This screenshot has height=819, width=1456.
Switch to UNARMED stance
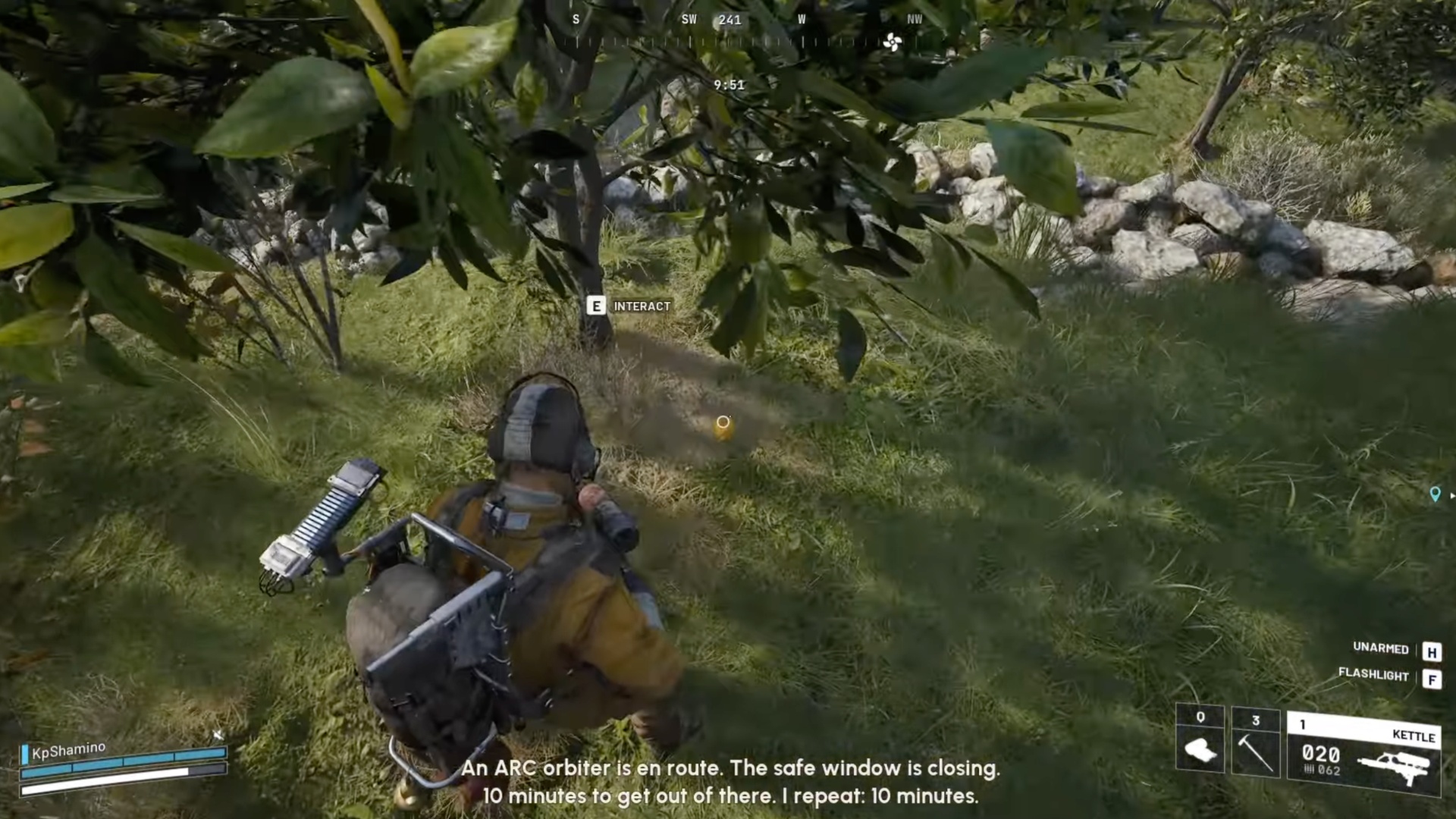pyautogui.click(x=1380, y=649)
